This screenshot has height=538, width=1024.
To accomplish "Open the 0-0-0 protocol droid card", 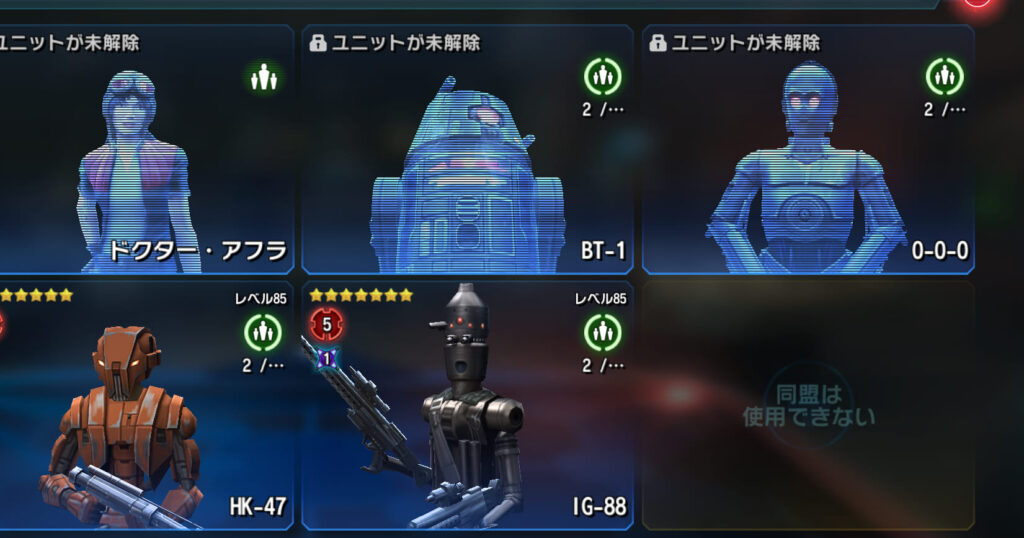I will pyautogui.click(x=808, y=150).
